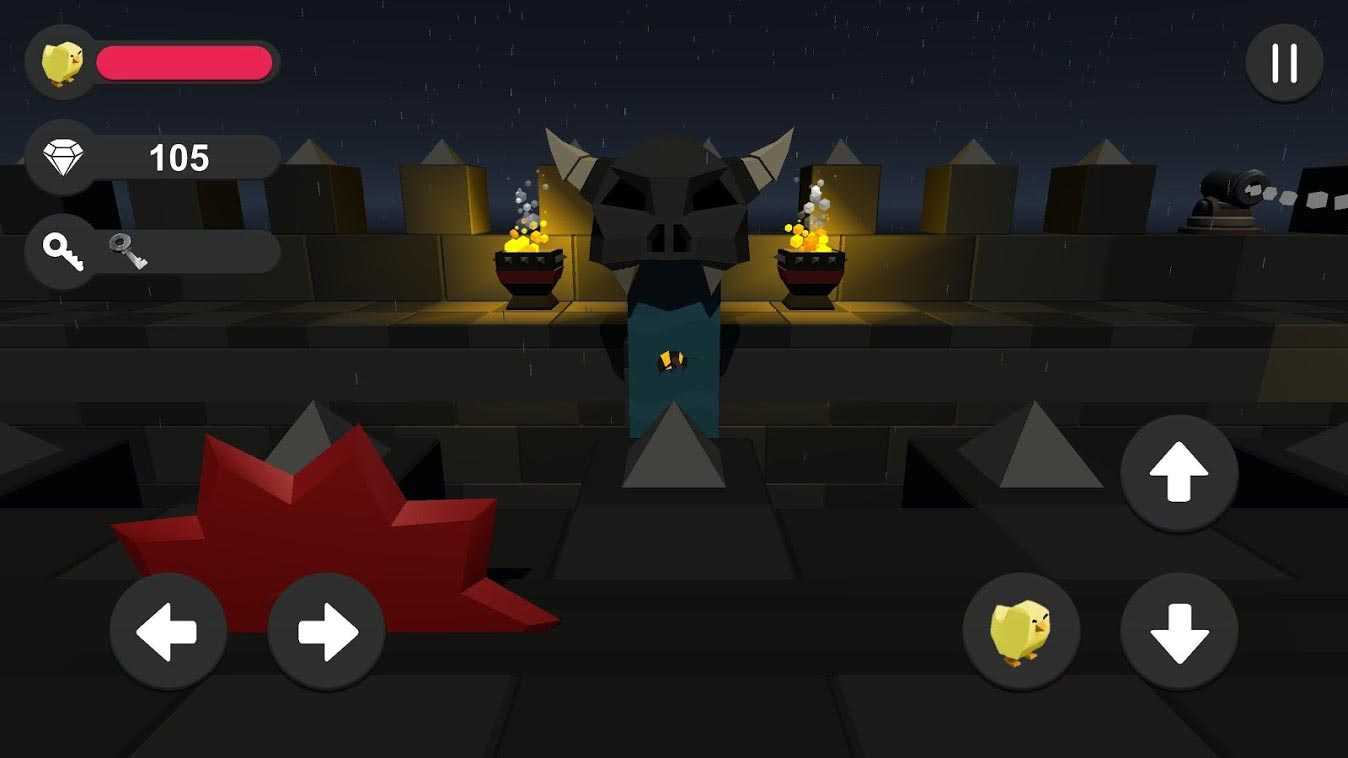
Task: Tap the up arrow button
Action: click(x=1179, y=474)
